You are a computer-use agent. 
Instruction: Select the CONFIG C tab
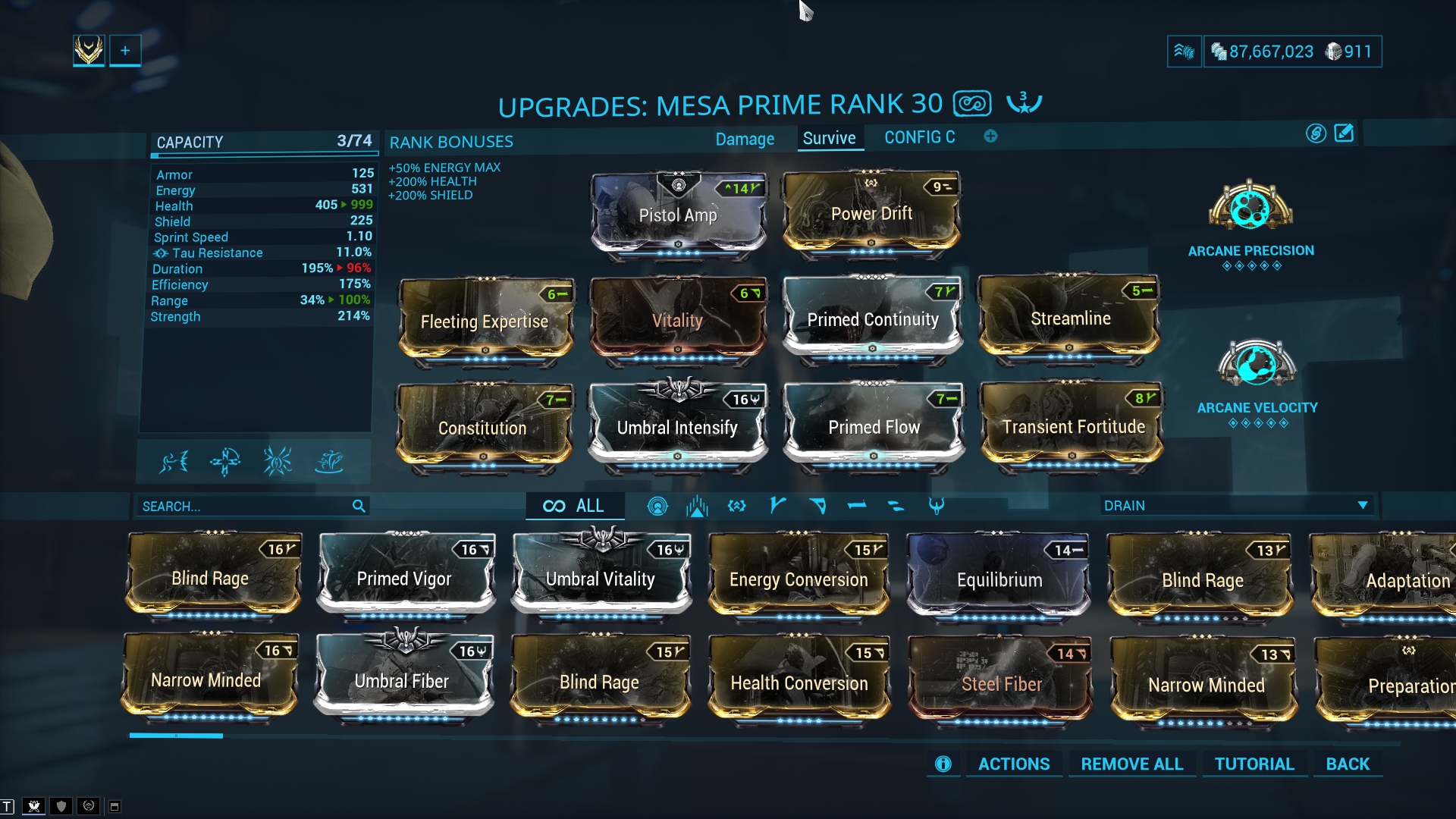tap(919, 137)
